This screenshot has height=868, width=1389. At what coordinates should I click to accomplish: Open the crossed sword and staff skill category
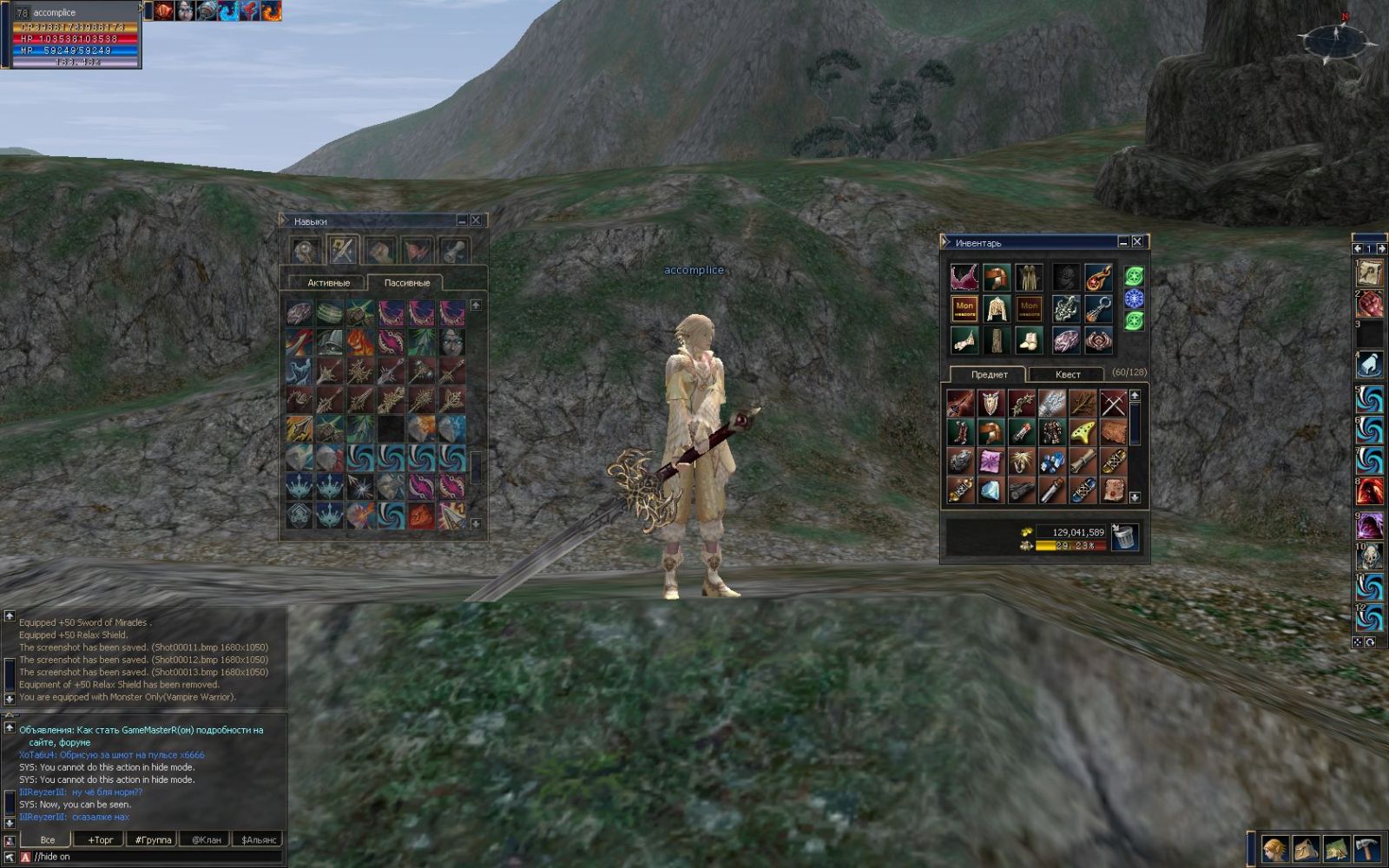tap(343, 251)
